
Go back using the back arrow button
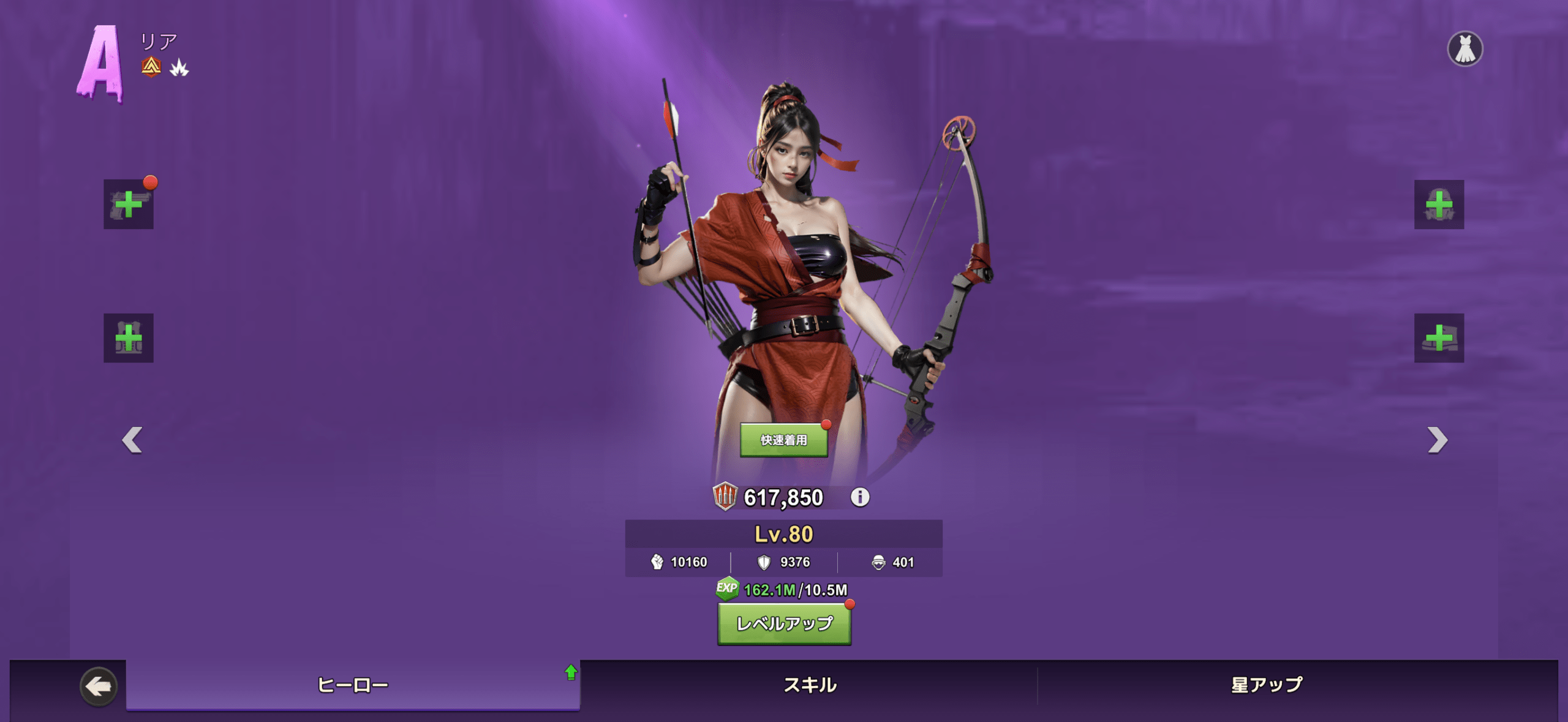click(x=98, y=686)
